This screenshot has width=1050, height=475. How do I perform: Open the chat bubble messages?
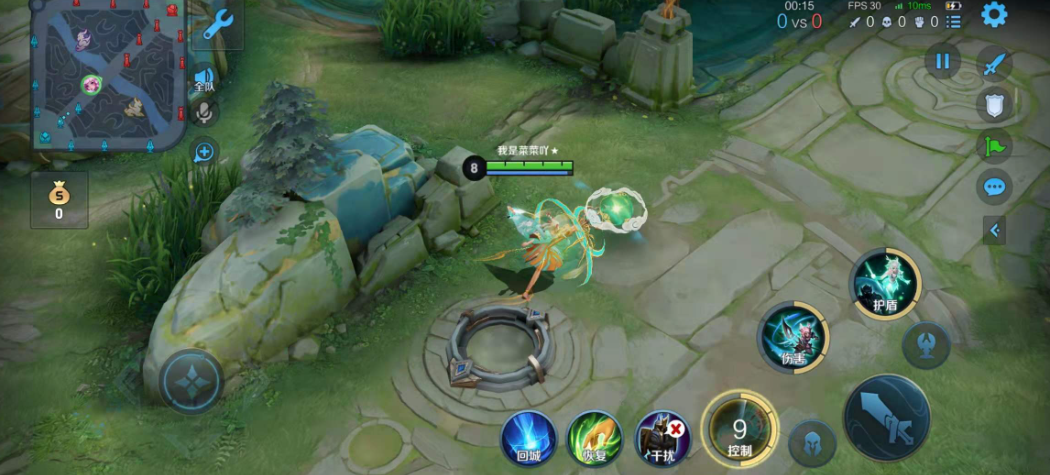(x=994, y=186)
